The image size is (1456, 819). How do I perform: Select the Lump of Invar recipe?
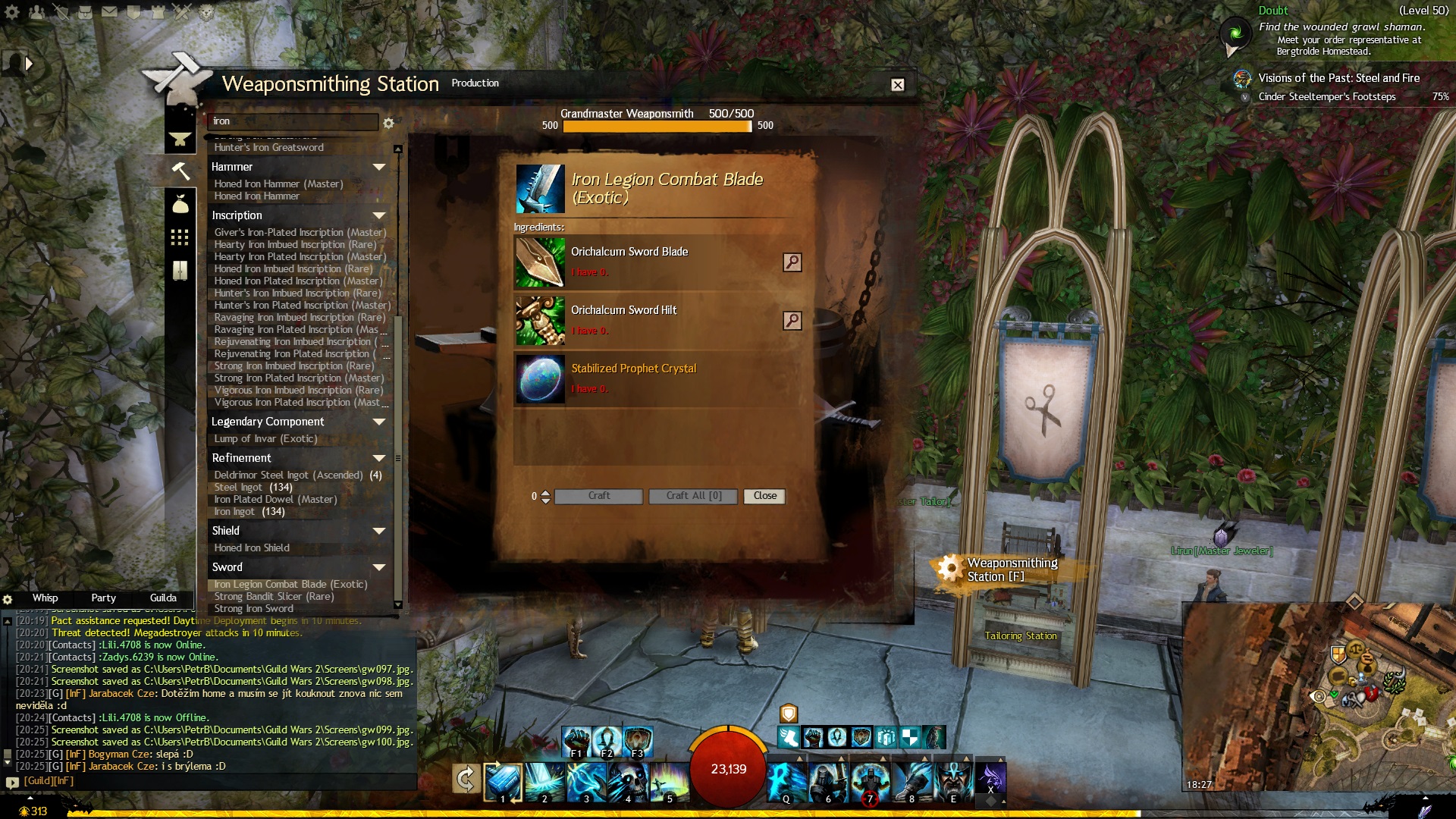[265, 439]
